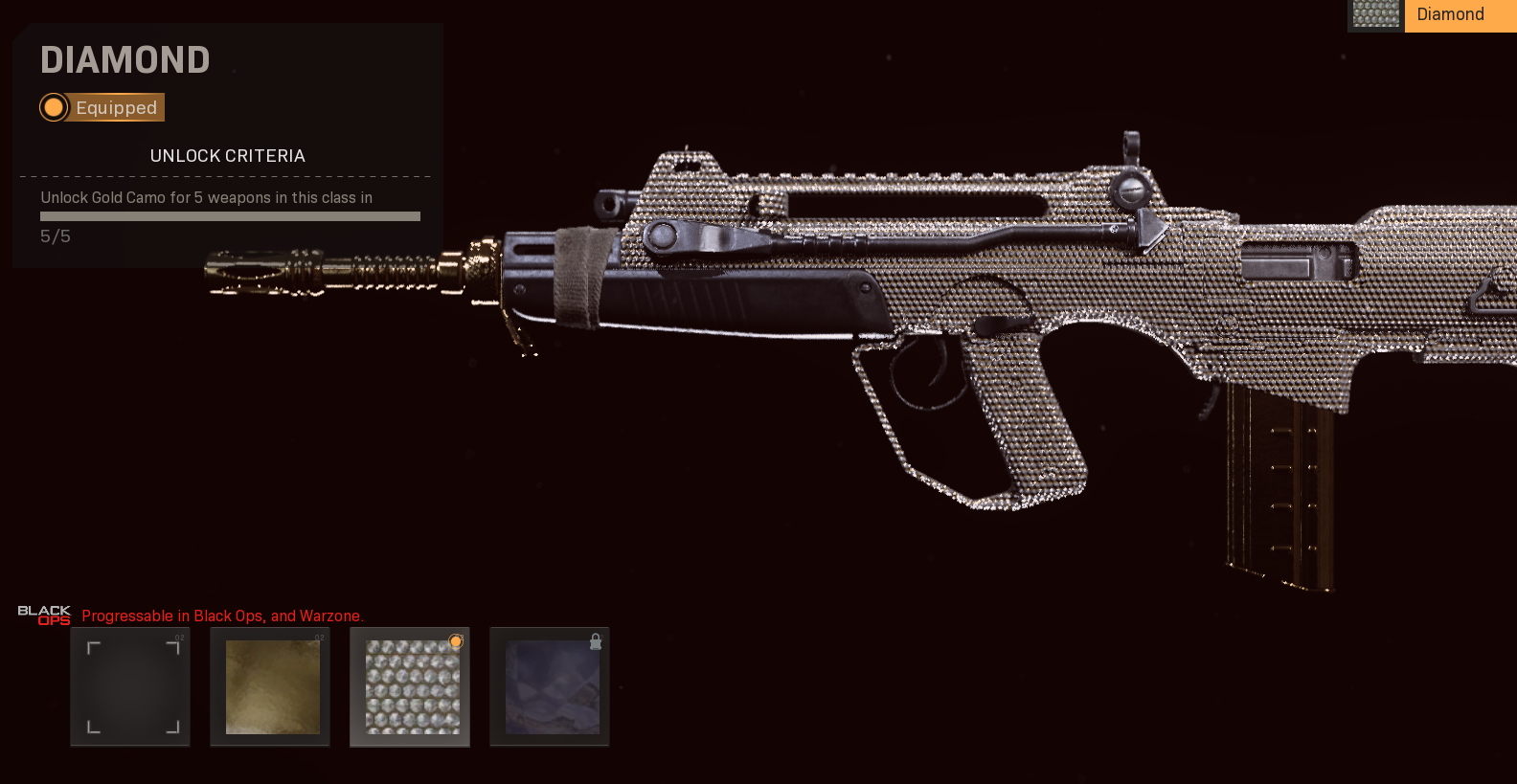Deselect the currently equipped Diamond camo tile
This screenshot has height=784, width=1517.
click(410, 687)
